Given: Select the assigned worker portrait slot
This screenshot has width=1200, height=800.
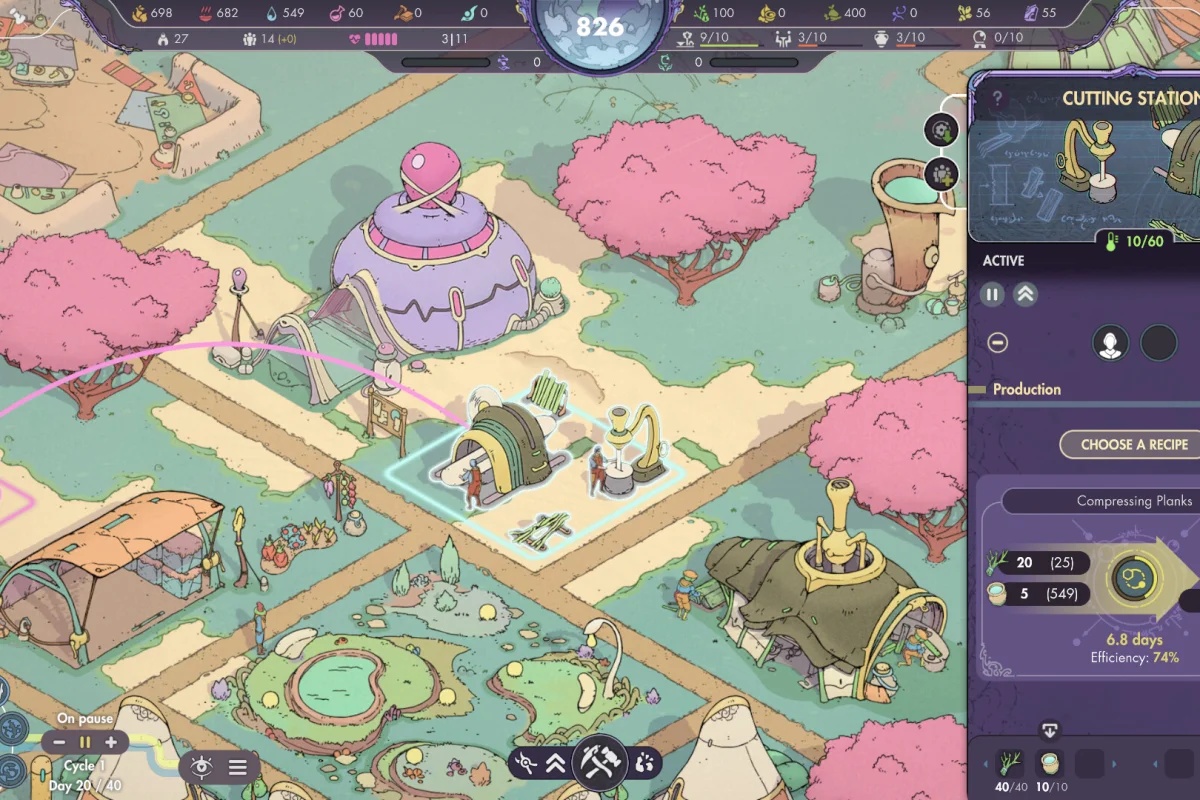Looking at the screenshot, I should pyautogui.click(x=1110, y=343).
